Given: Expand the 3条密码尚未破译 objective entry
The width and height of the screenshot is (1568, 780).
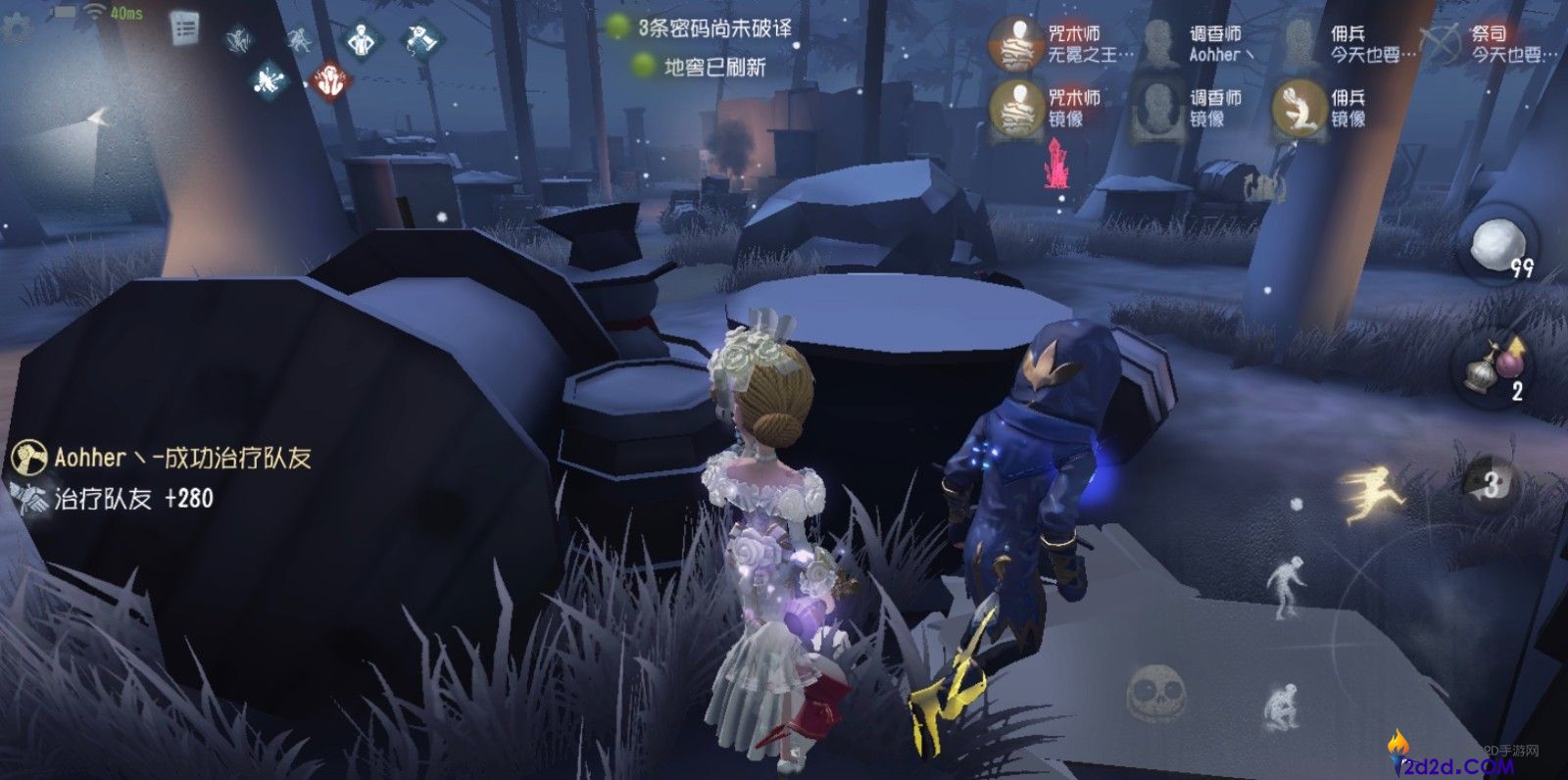Looking at the screenshot, I should 716,27.
